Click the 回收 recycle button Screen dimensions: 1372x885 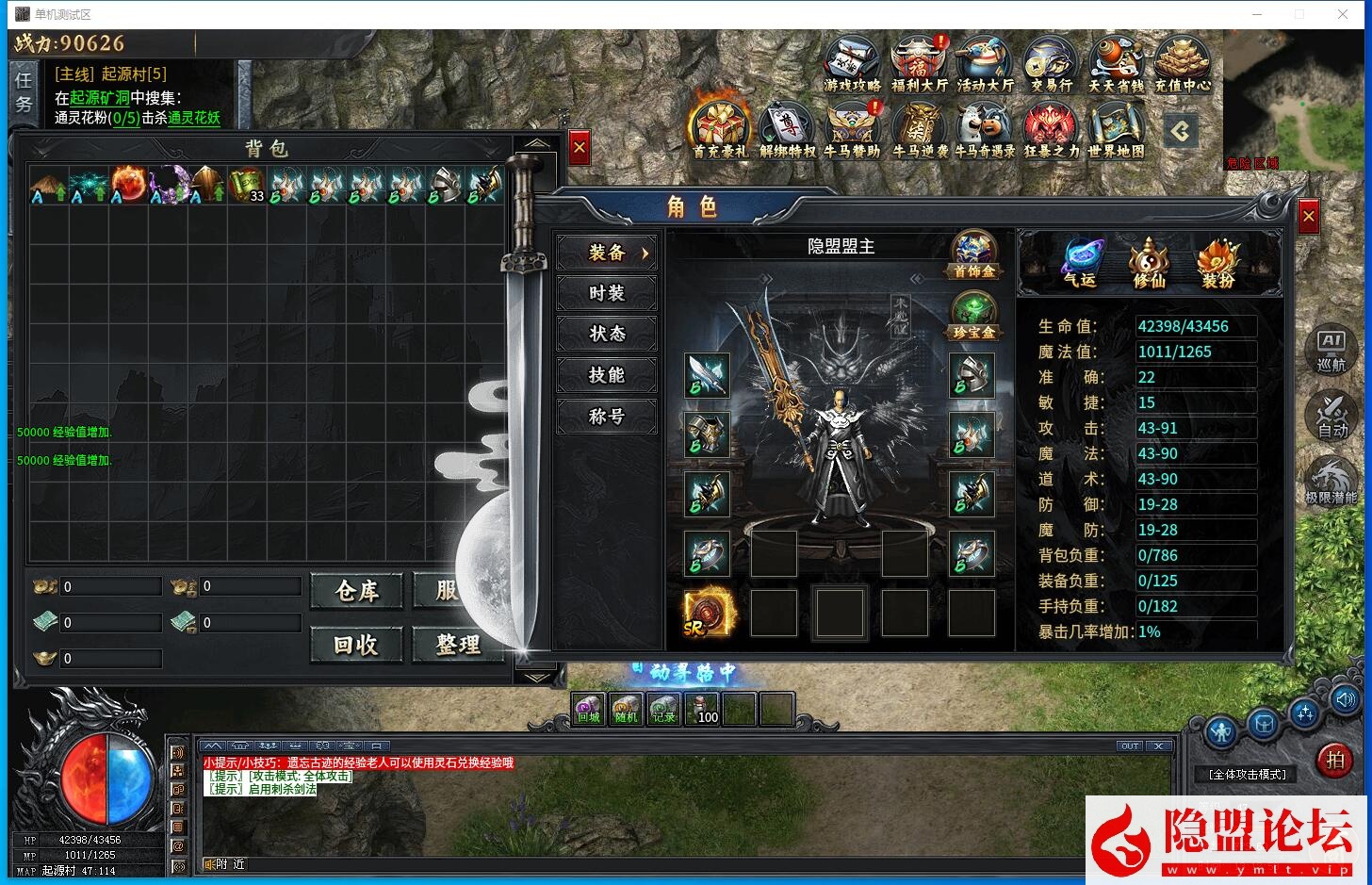tap(356, 645)
